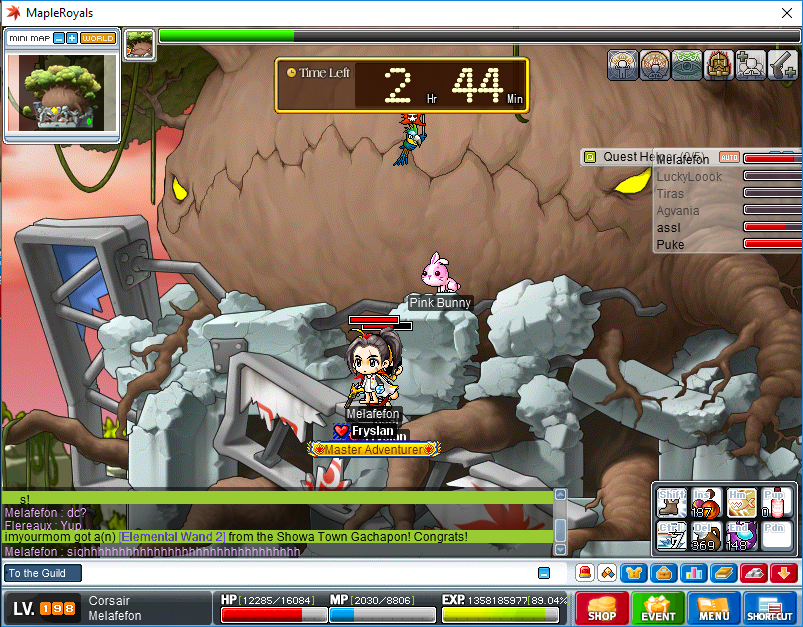Click the minimap preview

pyautogui.click(x=61, y=92)
